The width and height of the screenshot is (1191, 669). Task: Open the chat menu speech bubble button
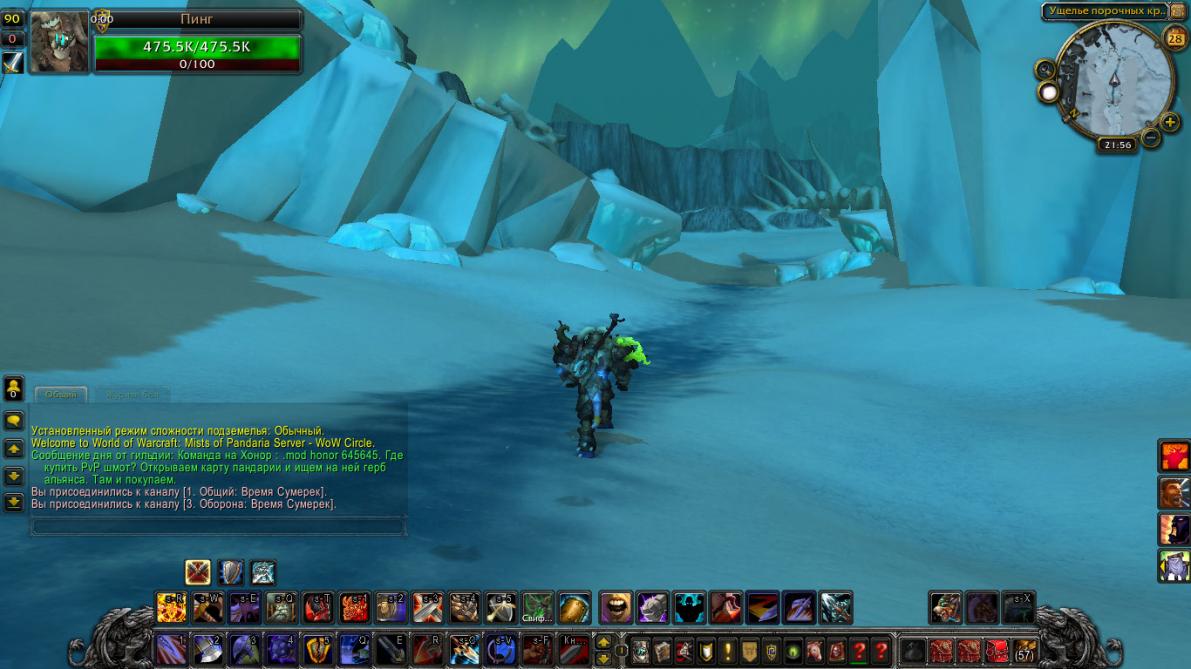tap(14, 421)
